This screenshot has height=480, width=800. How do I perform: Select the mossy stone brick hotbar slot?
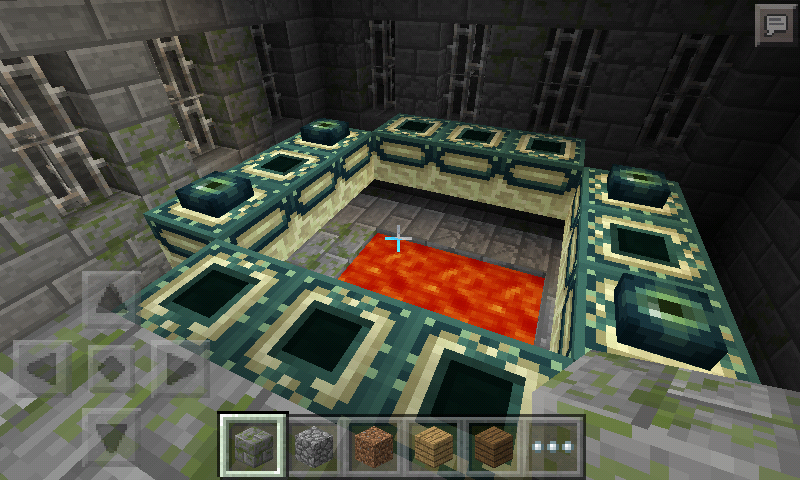pyautogui.click(x=253, y=445)
